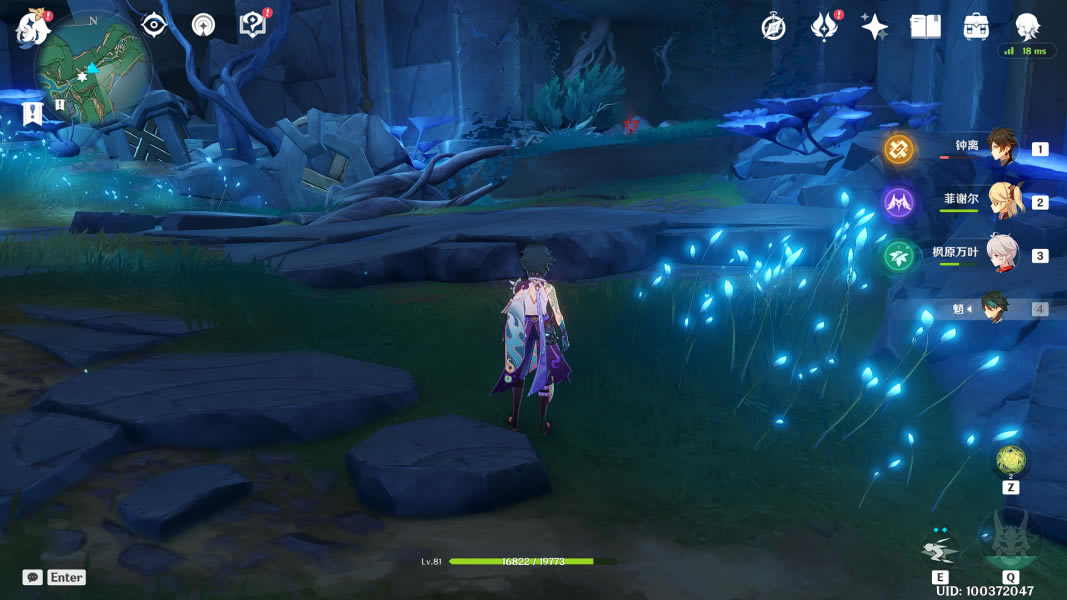Open the bag icon in the top bar
The height and width of the screenshot is (600, 1067).
coord(976,27)
